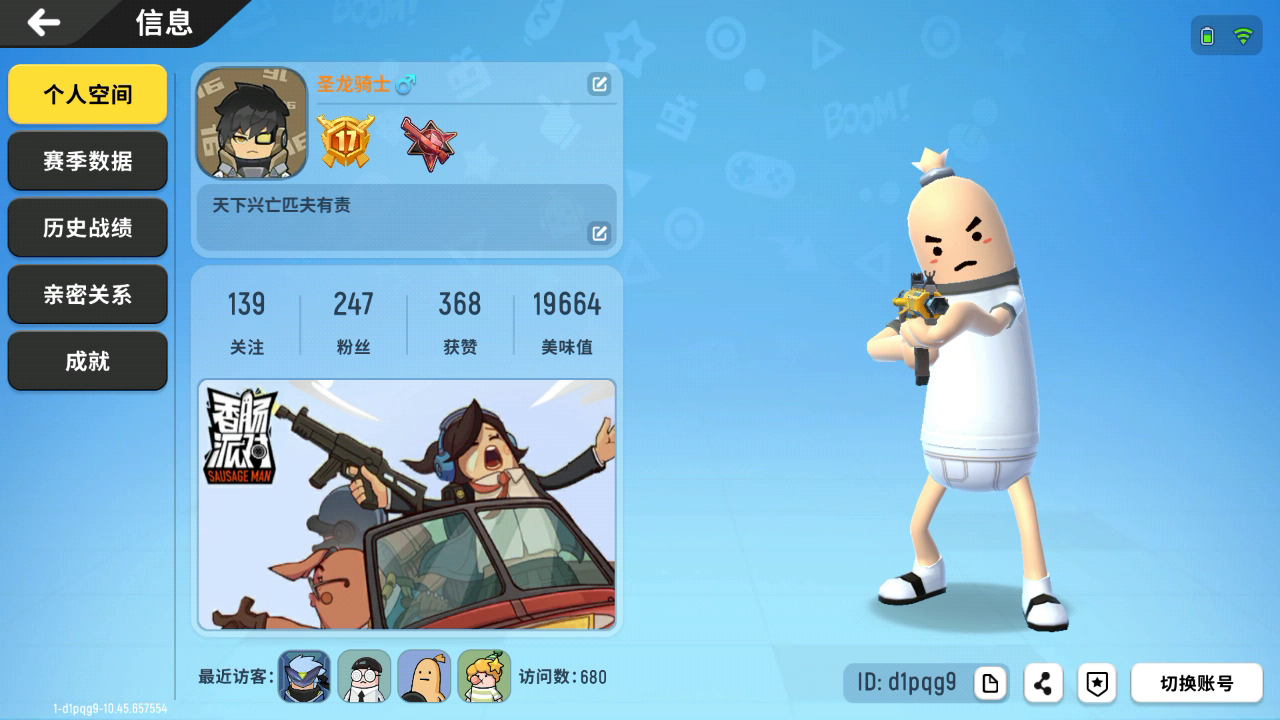This screenshot has height=720, width=1280.
Task: Open the red rank medal icon
Action: 430,140
